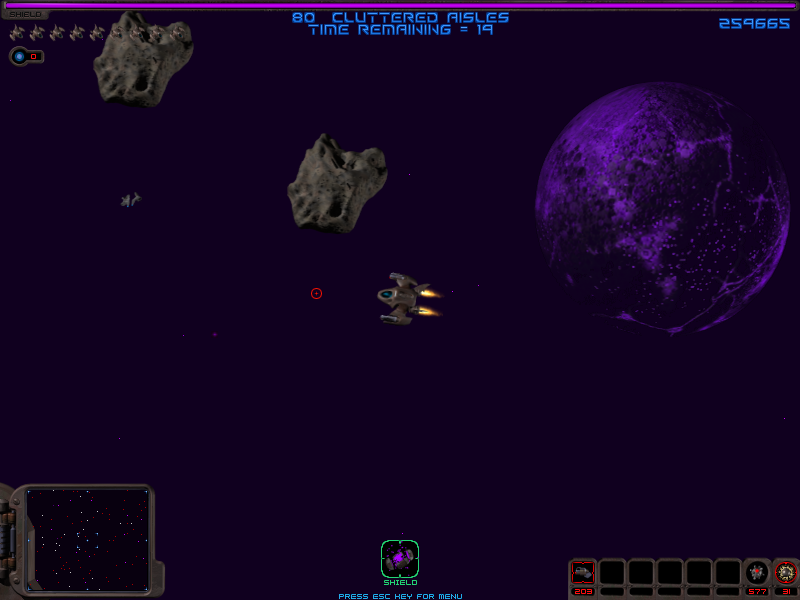This screenshot has height=600, width=800.
Task: Choose the spiked mine weapon showing 577
Action: 757,572
